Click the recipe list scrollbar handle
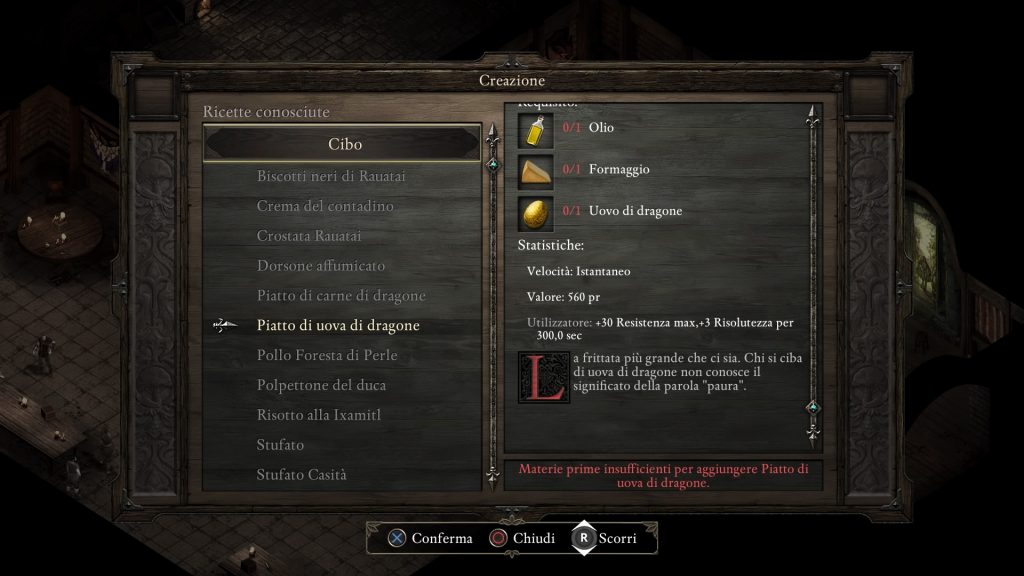Screen dimensions: 1024x576 point(491,163)
